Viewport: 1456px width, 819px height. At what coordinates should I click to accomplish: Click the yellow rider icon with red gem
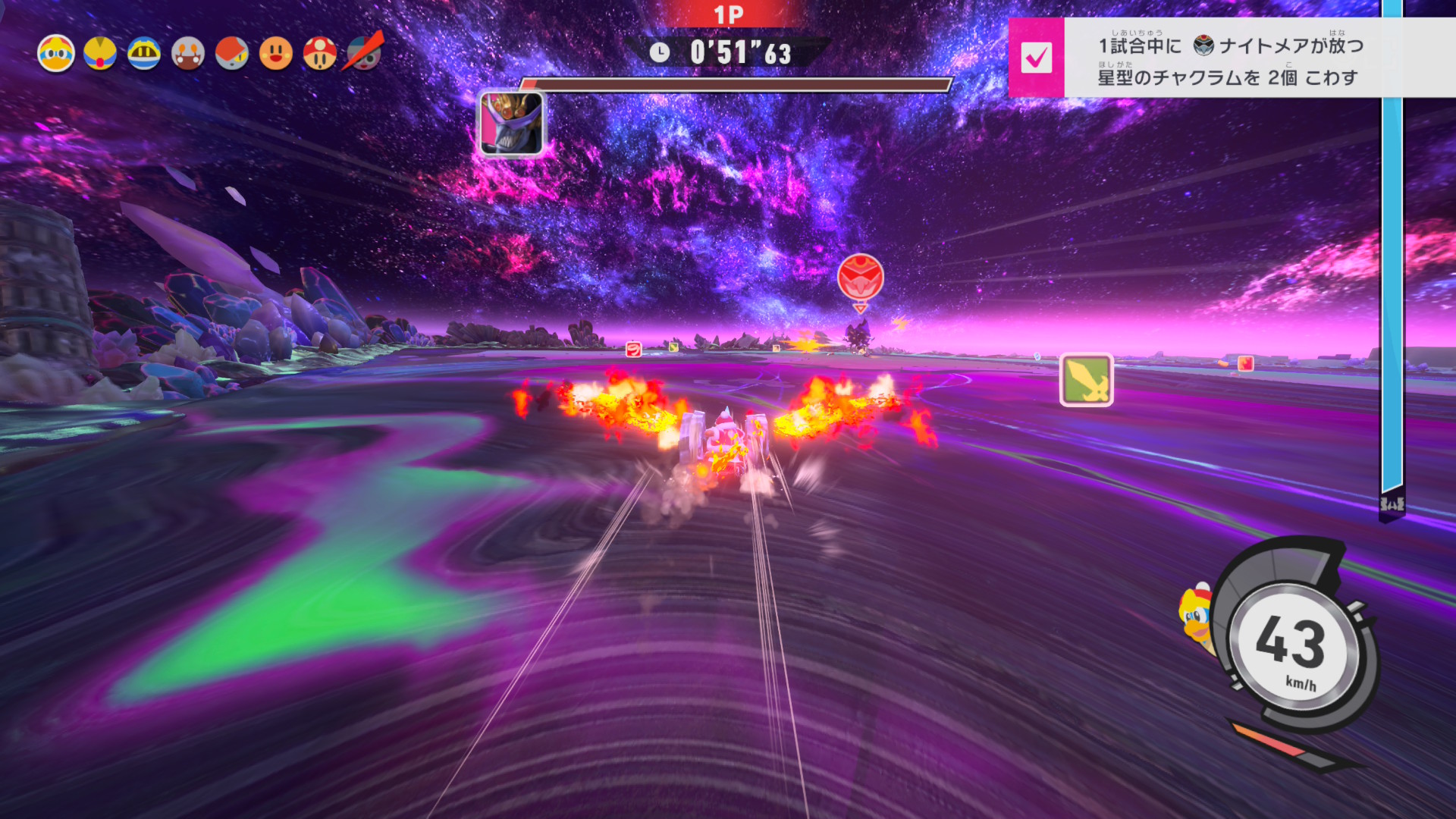coord(100,54)
